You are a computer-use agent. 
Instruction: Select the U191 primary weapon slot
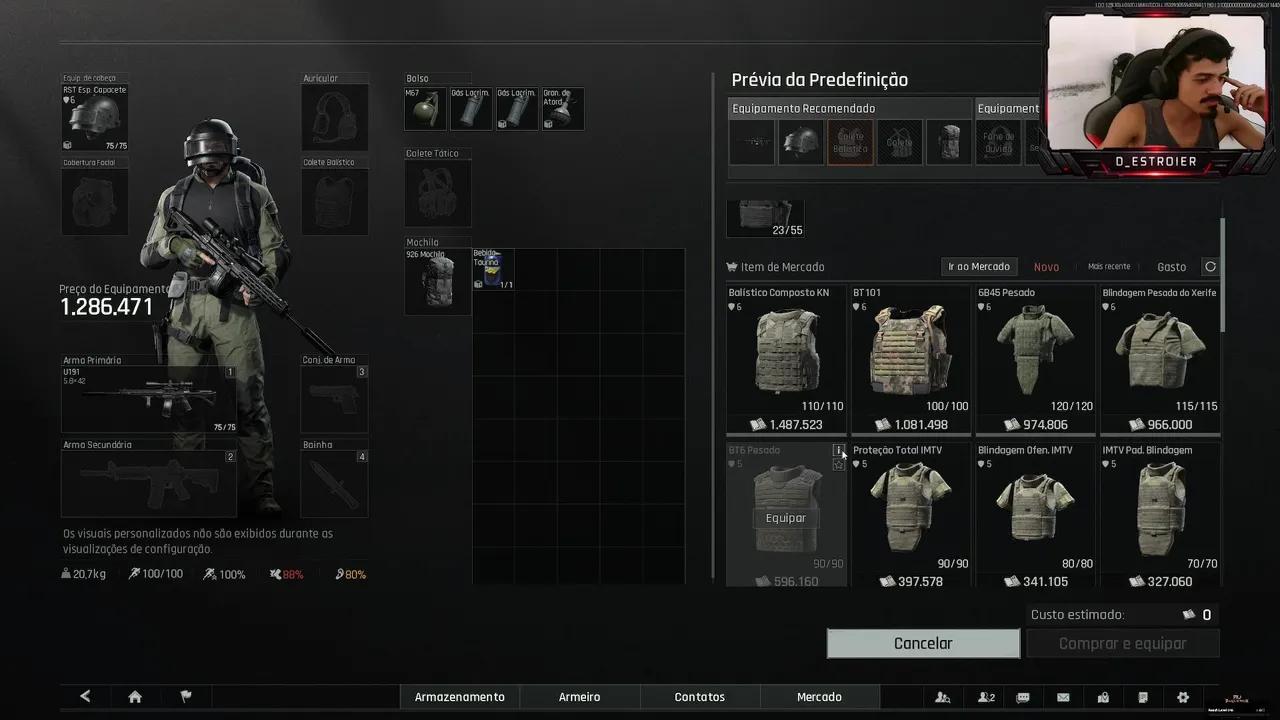coord(148,399)
